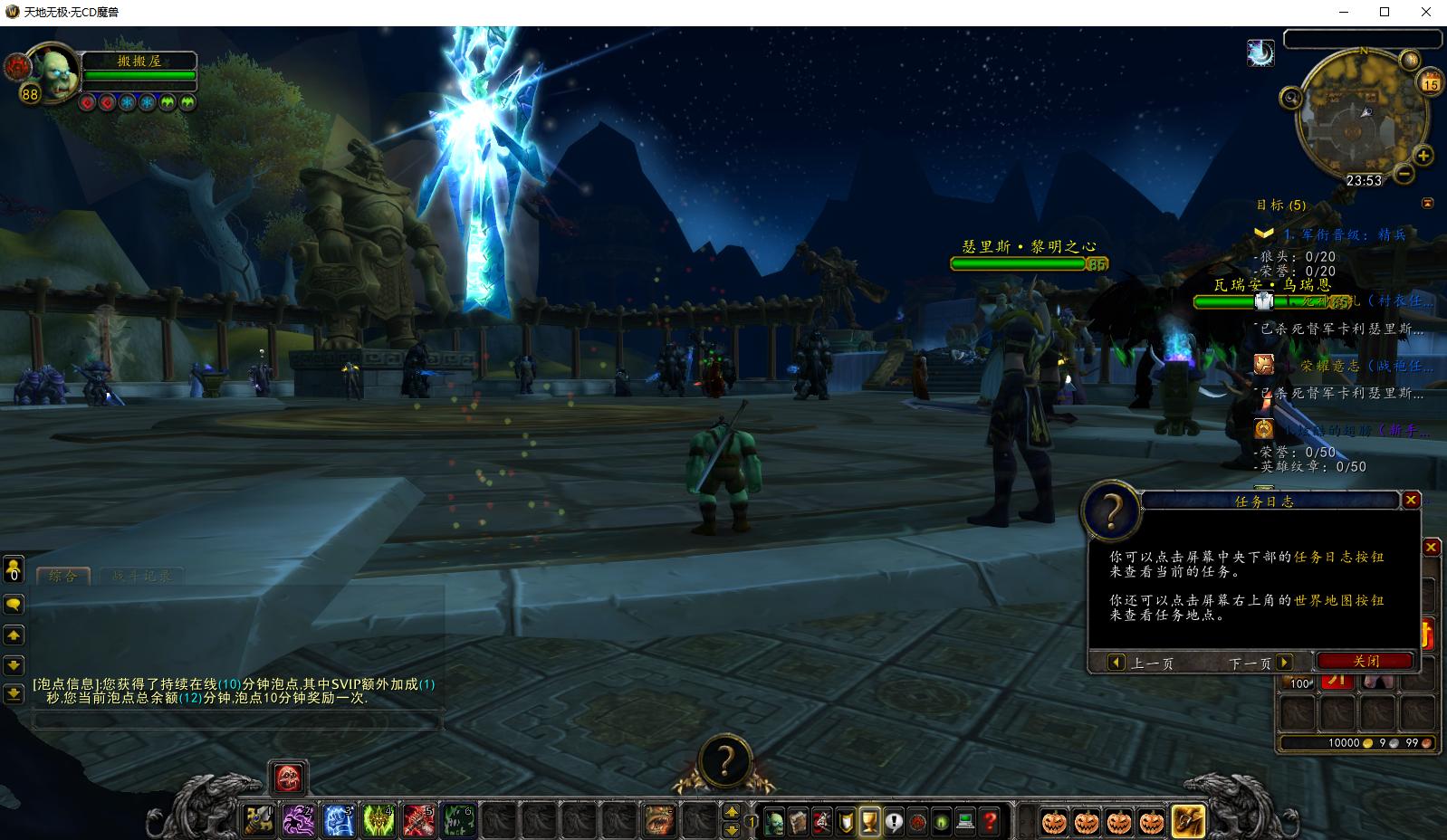The height and width of the screenshot is (840, 1447).
Task: Open the character info micro button
Action: point(775,822)
